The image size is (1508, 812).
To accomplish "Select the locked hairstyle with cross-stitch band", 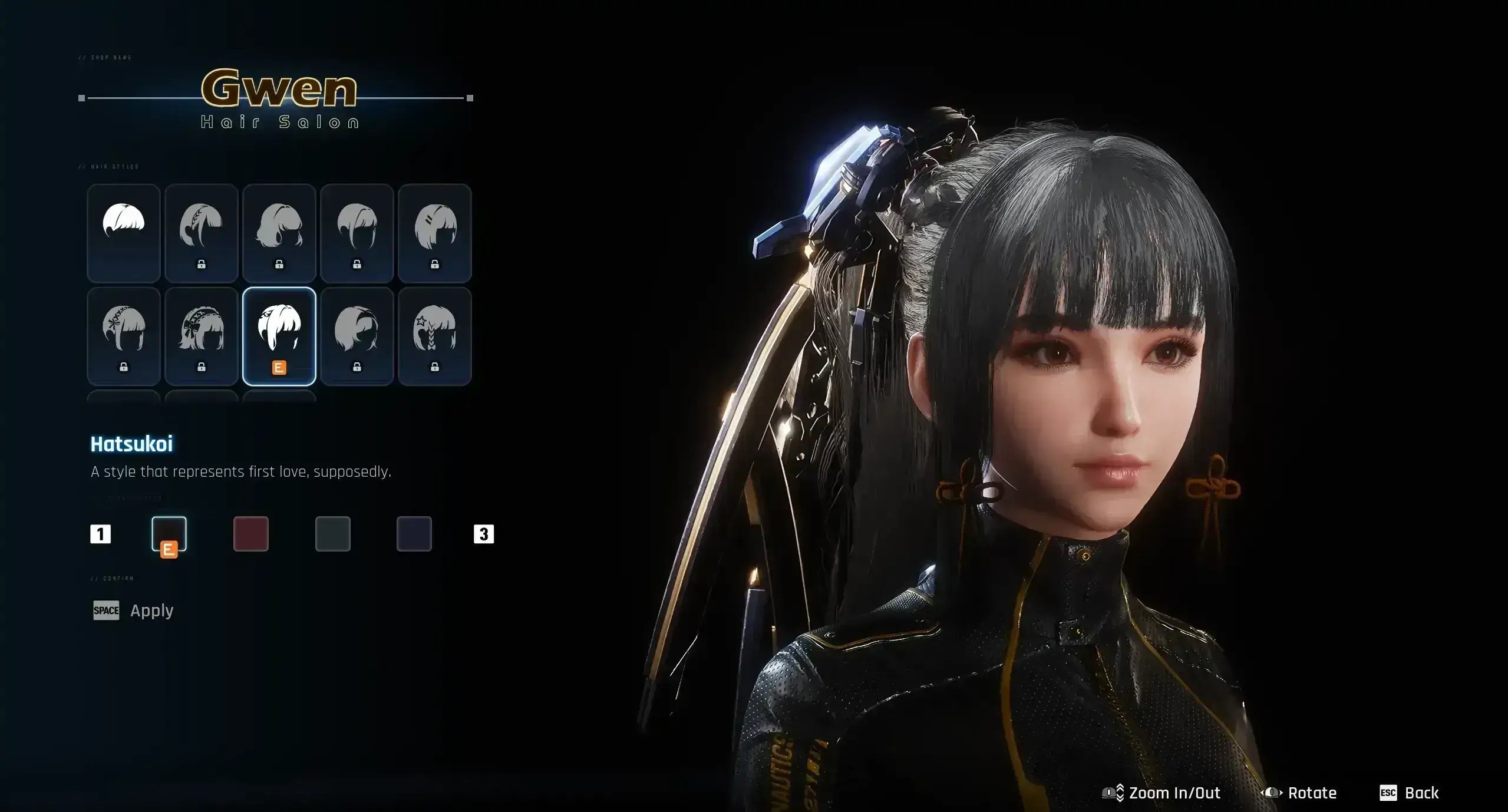I will 124,336.
